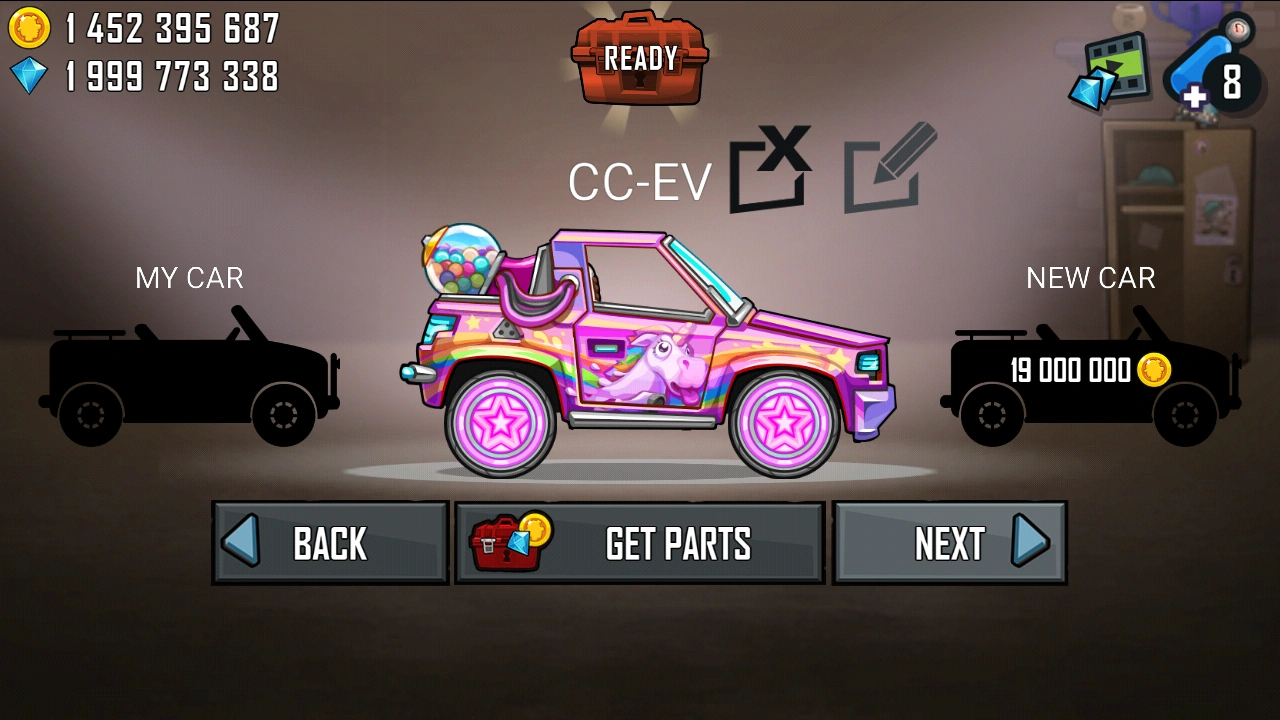Tap the CC-EV car name text

[640, 180]
